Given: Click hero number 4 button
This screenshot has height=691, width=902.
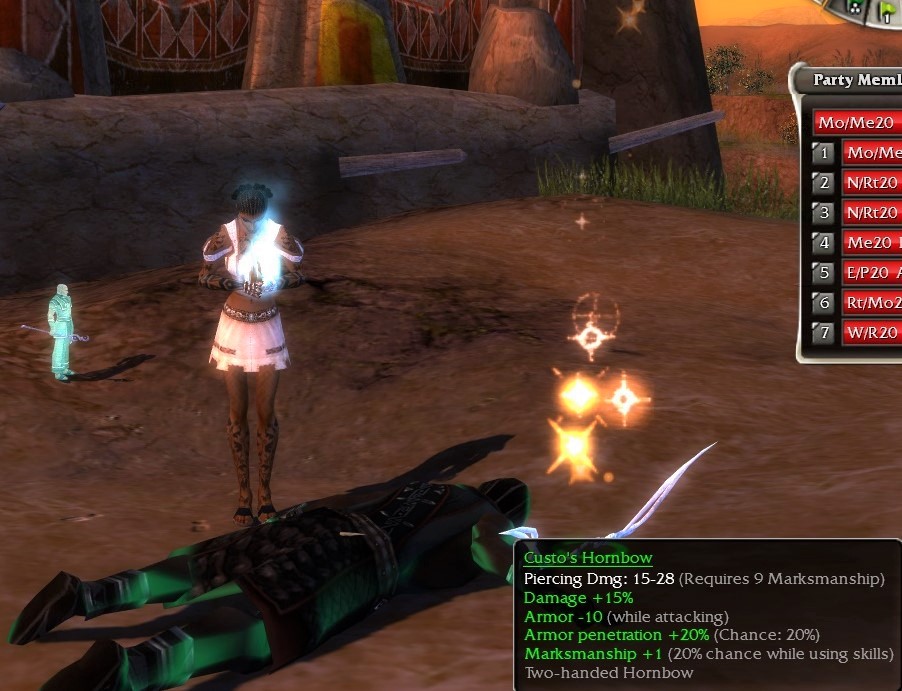Looking at the screenshot, I should [823, 243].
